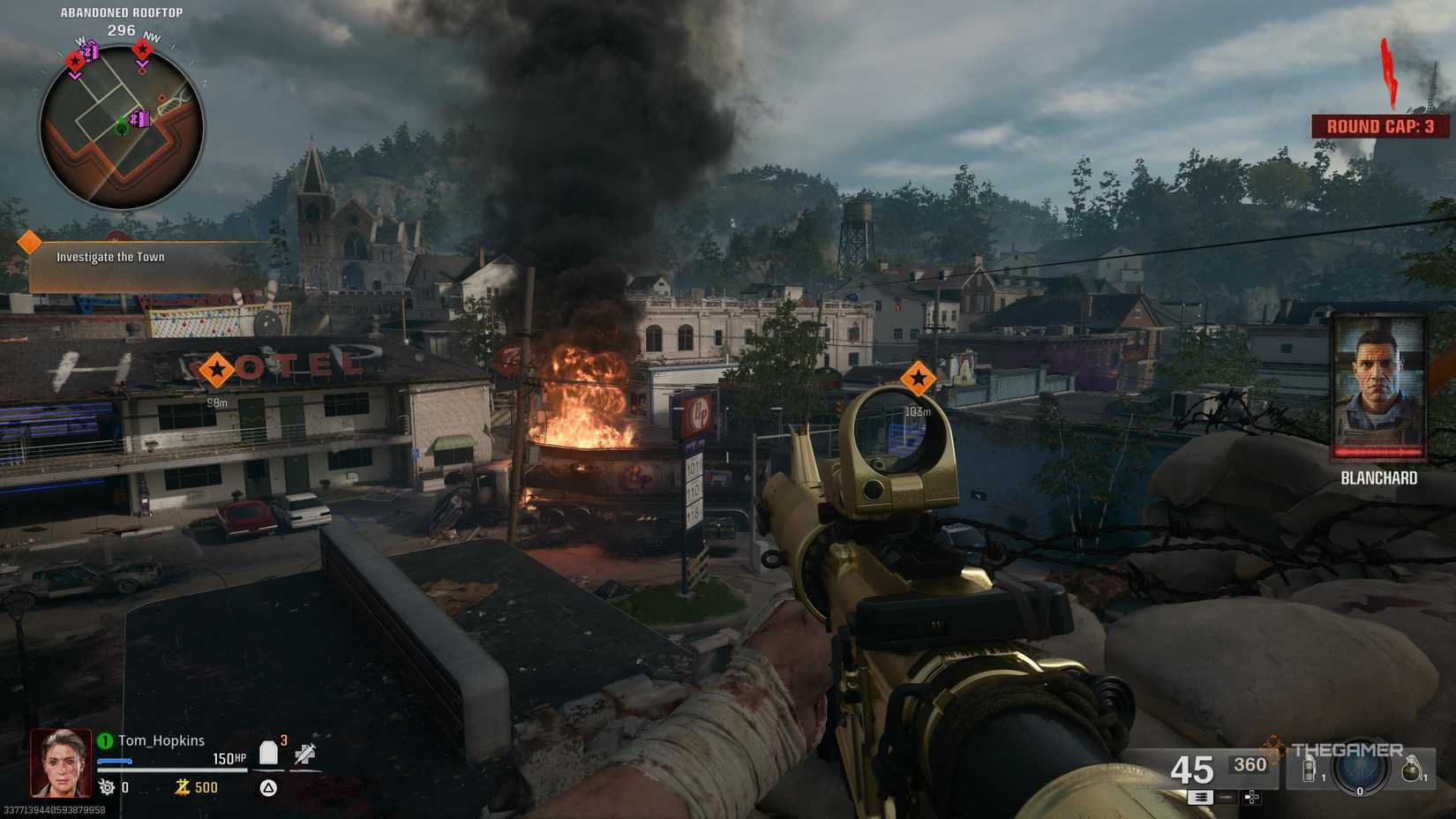The image size is (1456, 819).
Task: Expand the Investigate the Town objective banner
Action: coord(109,258)
